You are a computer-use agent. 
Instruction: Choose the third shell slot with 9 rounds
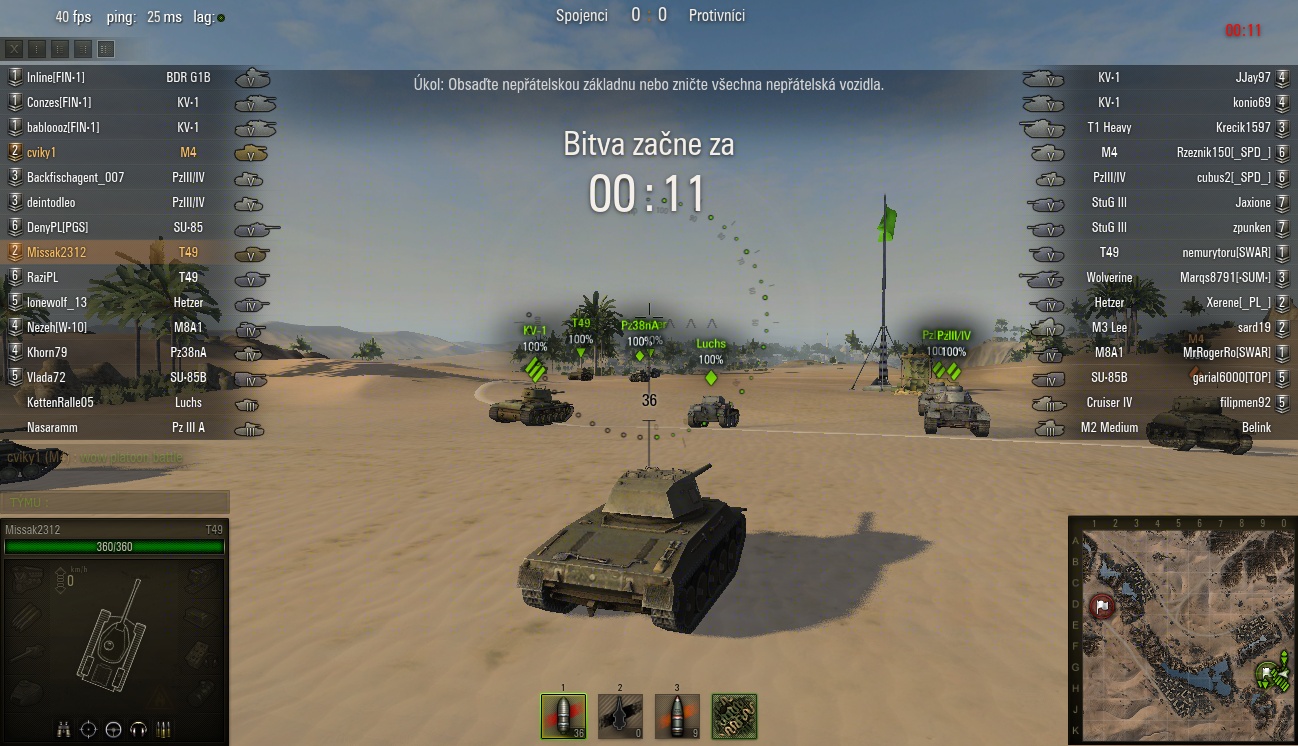[677, 716]
